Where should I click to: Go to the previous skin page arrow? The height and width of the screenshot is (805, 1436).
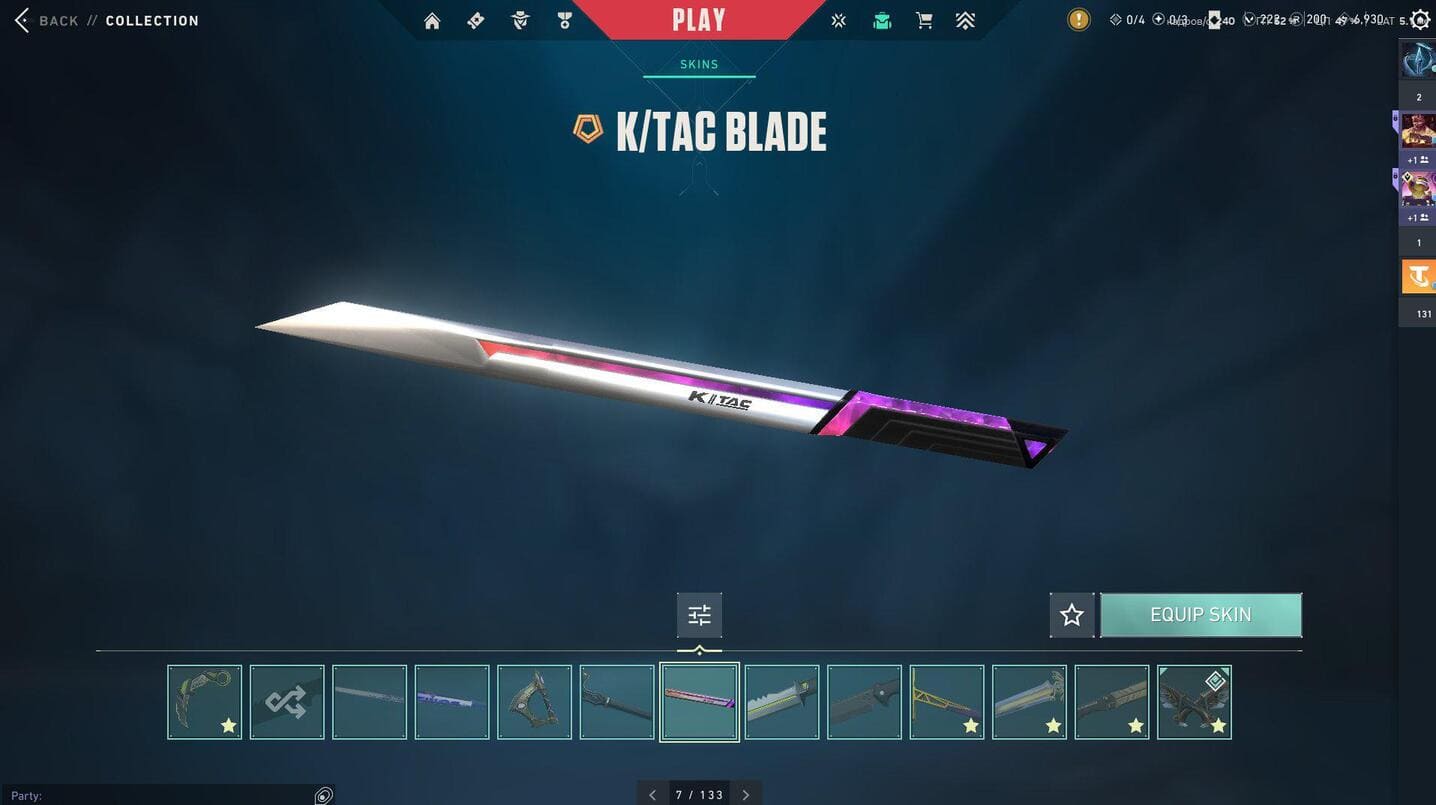653,795
